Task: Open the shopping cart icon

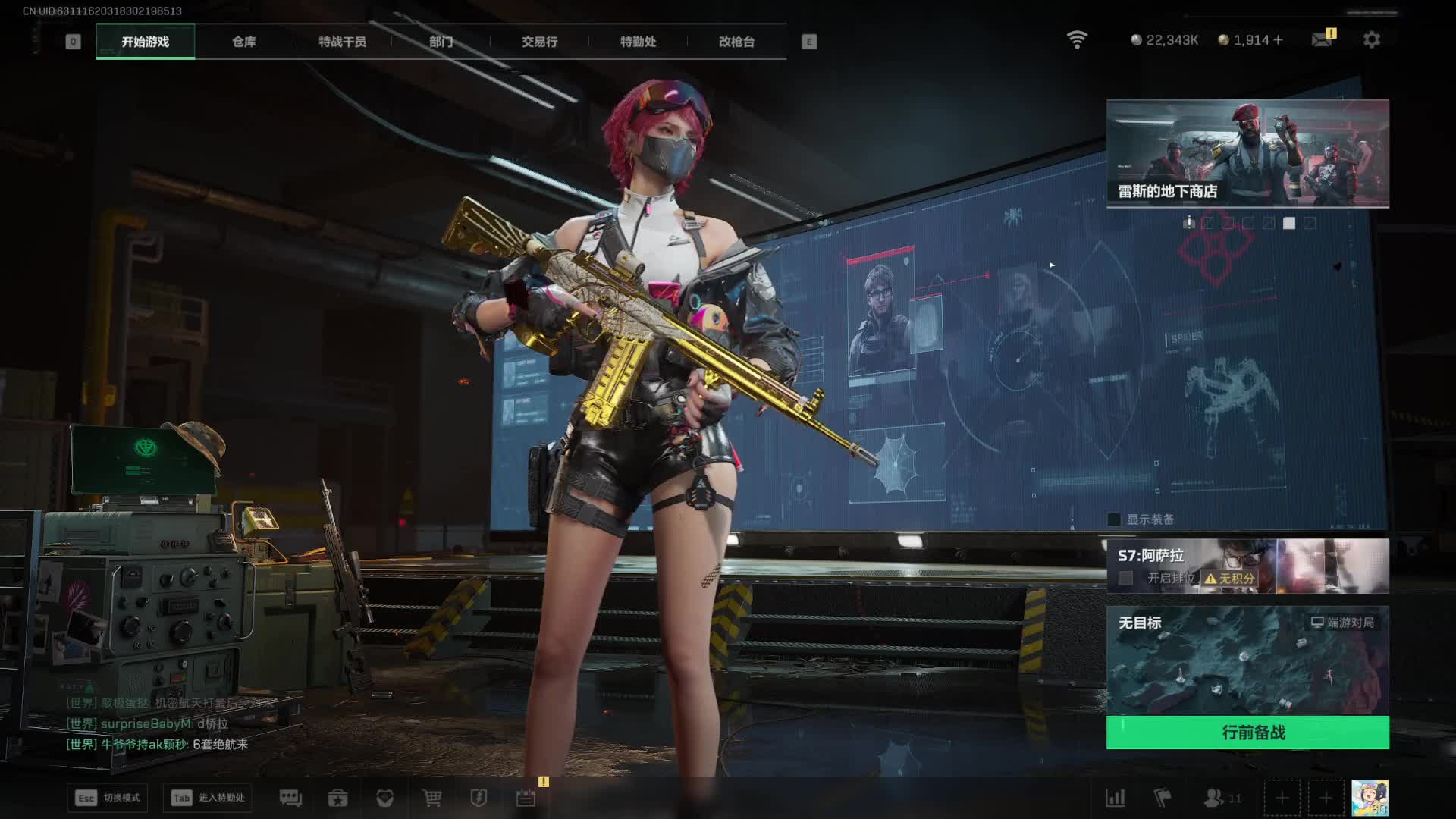Action: [x=431, y=798]
